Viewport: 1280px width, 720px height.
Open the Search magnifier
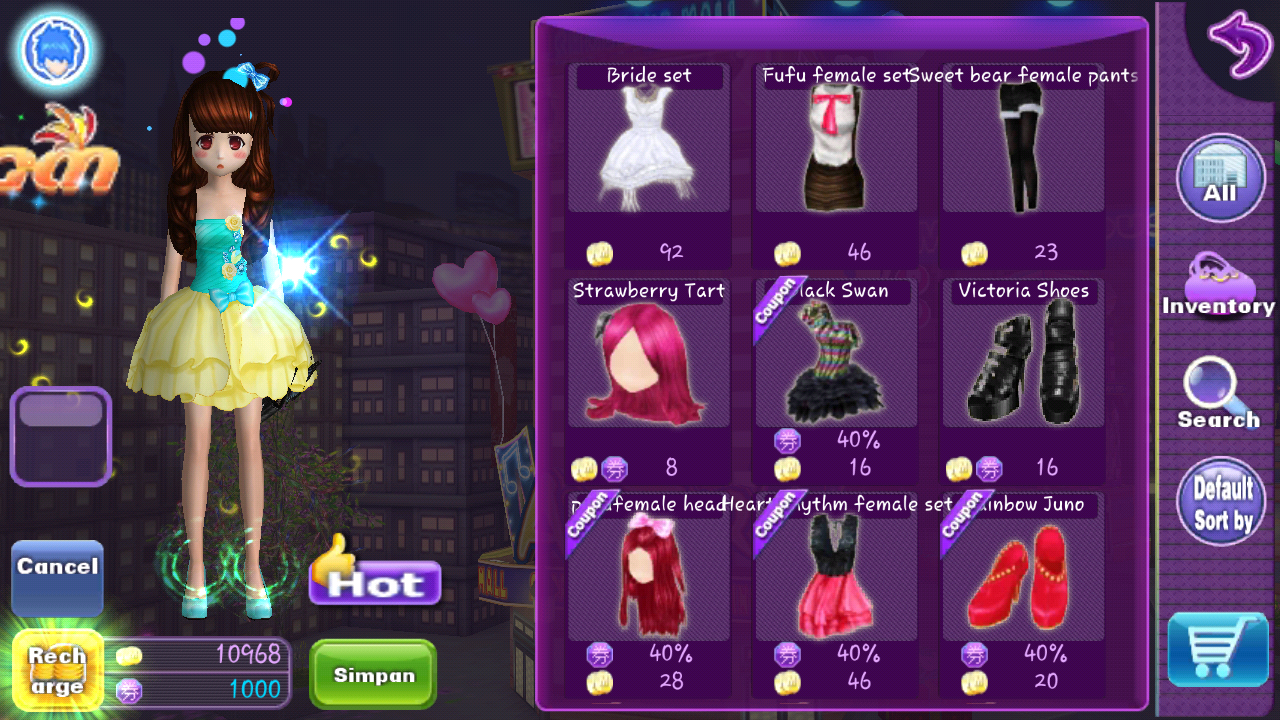click(x=1217, y=394)
